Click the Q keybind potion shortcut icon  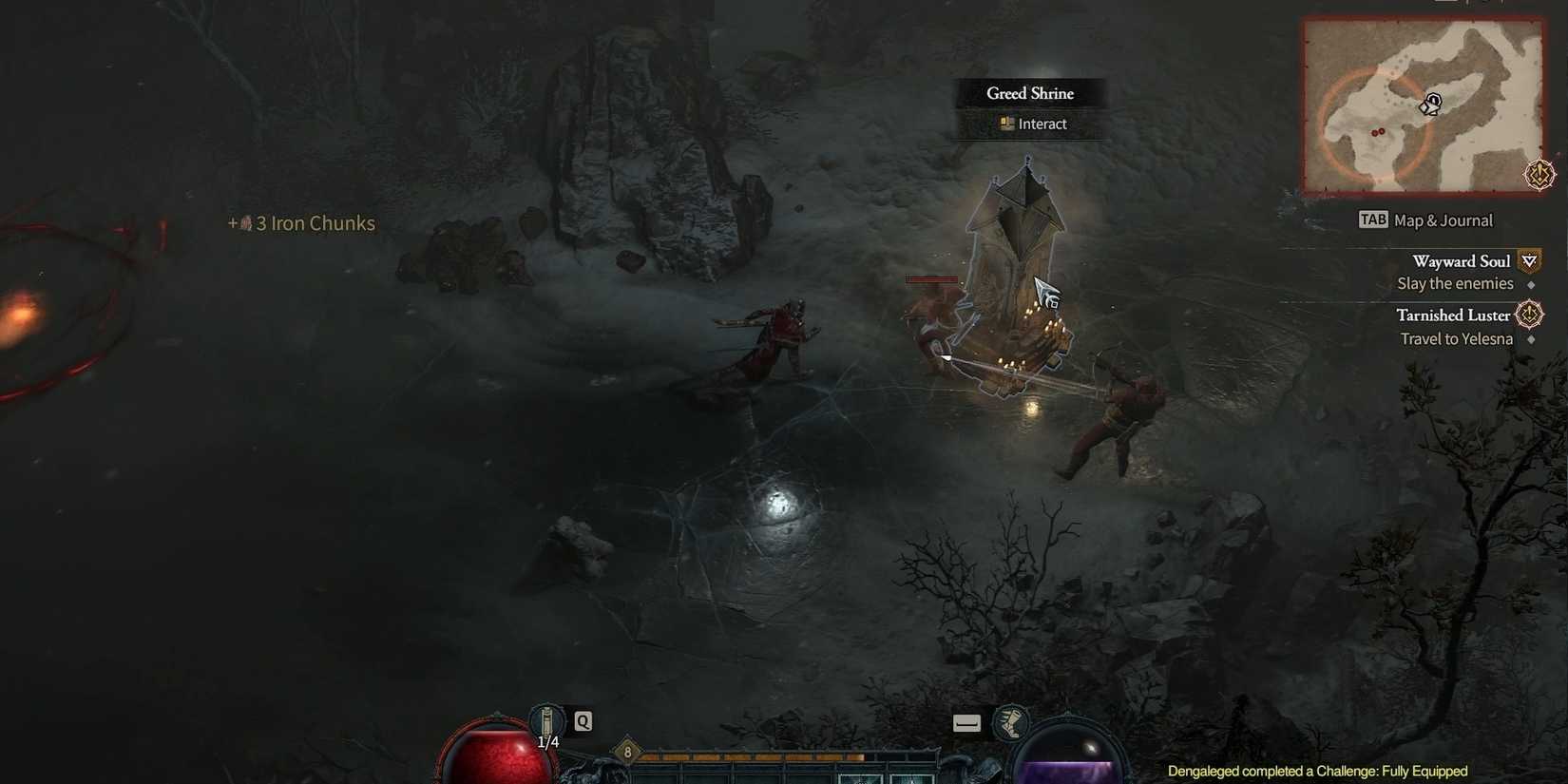click(x=581, y=721)
